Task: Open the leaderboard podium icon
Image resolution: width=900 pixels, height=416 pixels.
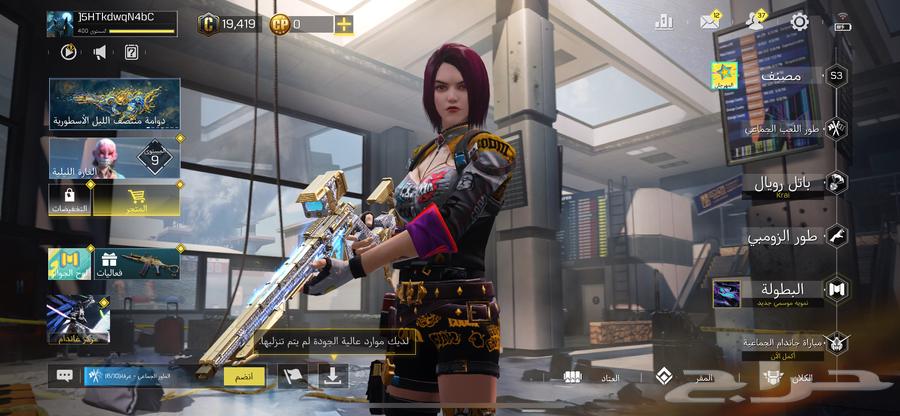Action: 664,22
